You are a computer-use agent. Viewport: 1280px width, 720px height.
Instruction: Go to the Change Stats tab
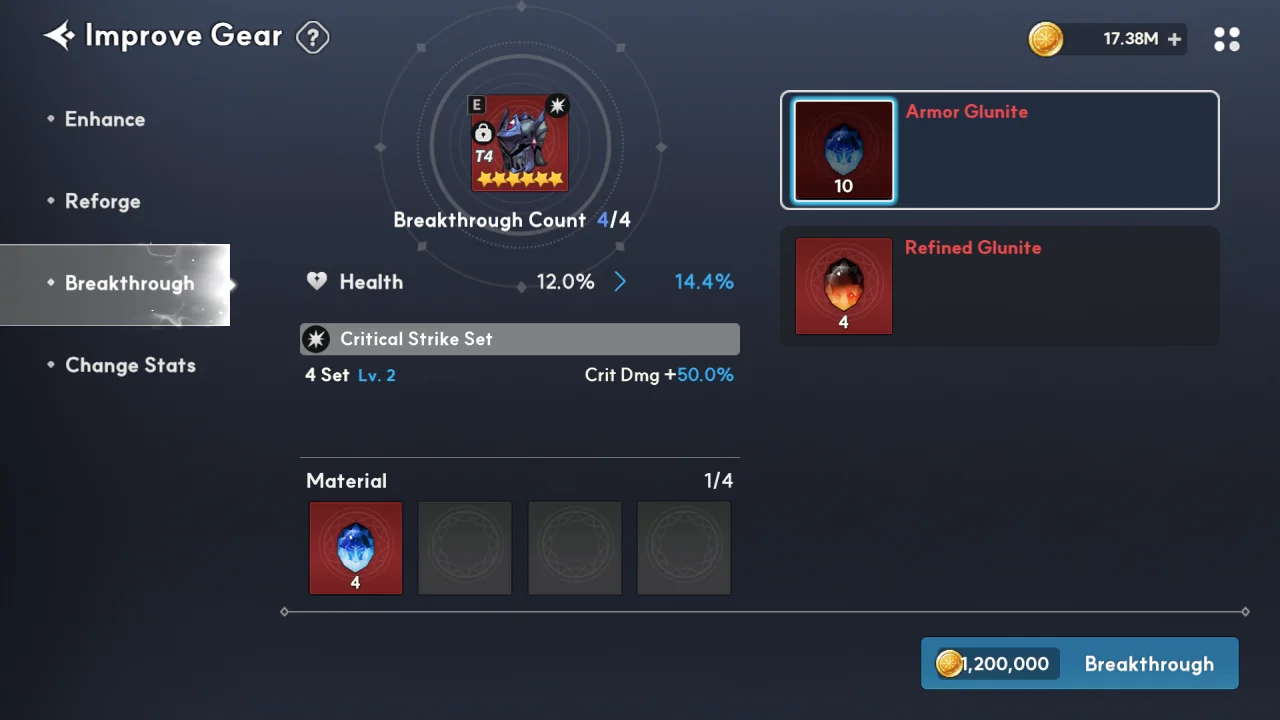[130, 365]
